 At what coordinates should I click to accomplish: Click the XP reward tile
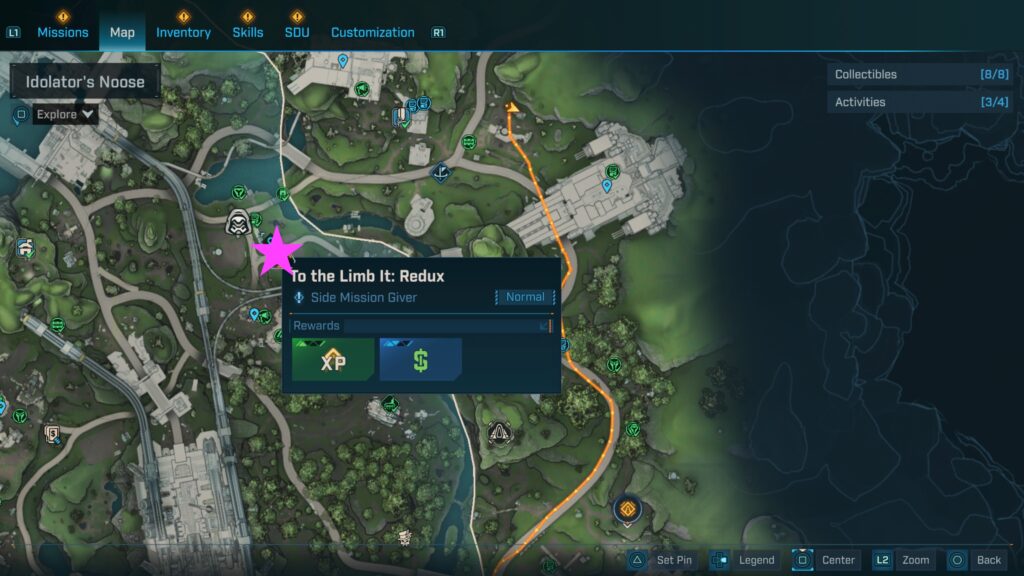point(333,360)
